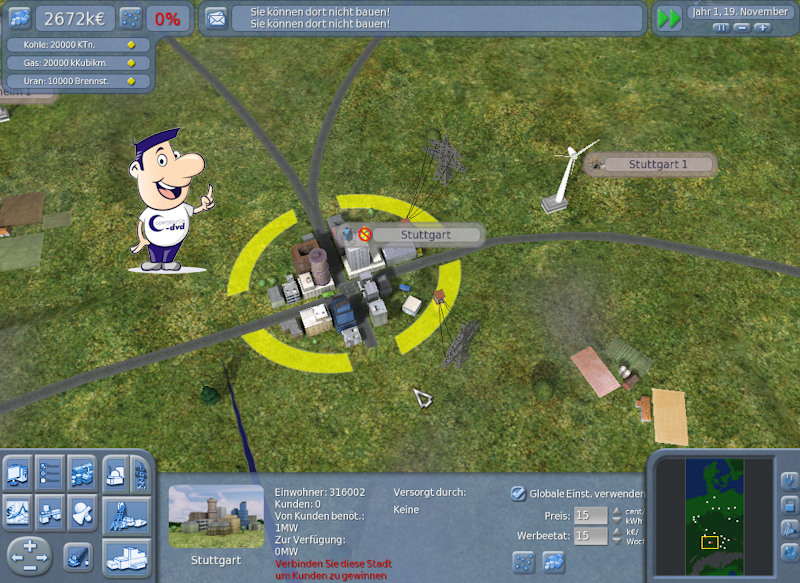This screenshot has height=583, width=800.
Task: Toggle the Globale Einst. verwenden checkbox
Action: click(518, 492)
